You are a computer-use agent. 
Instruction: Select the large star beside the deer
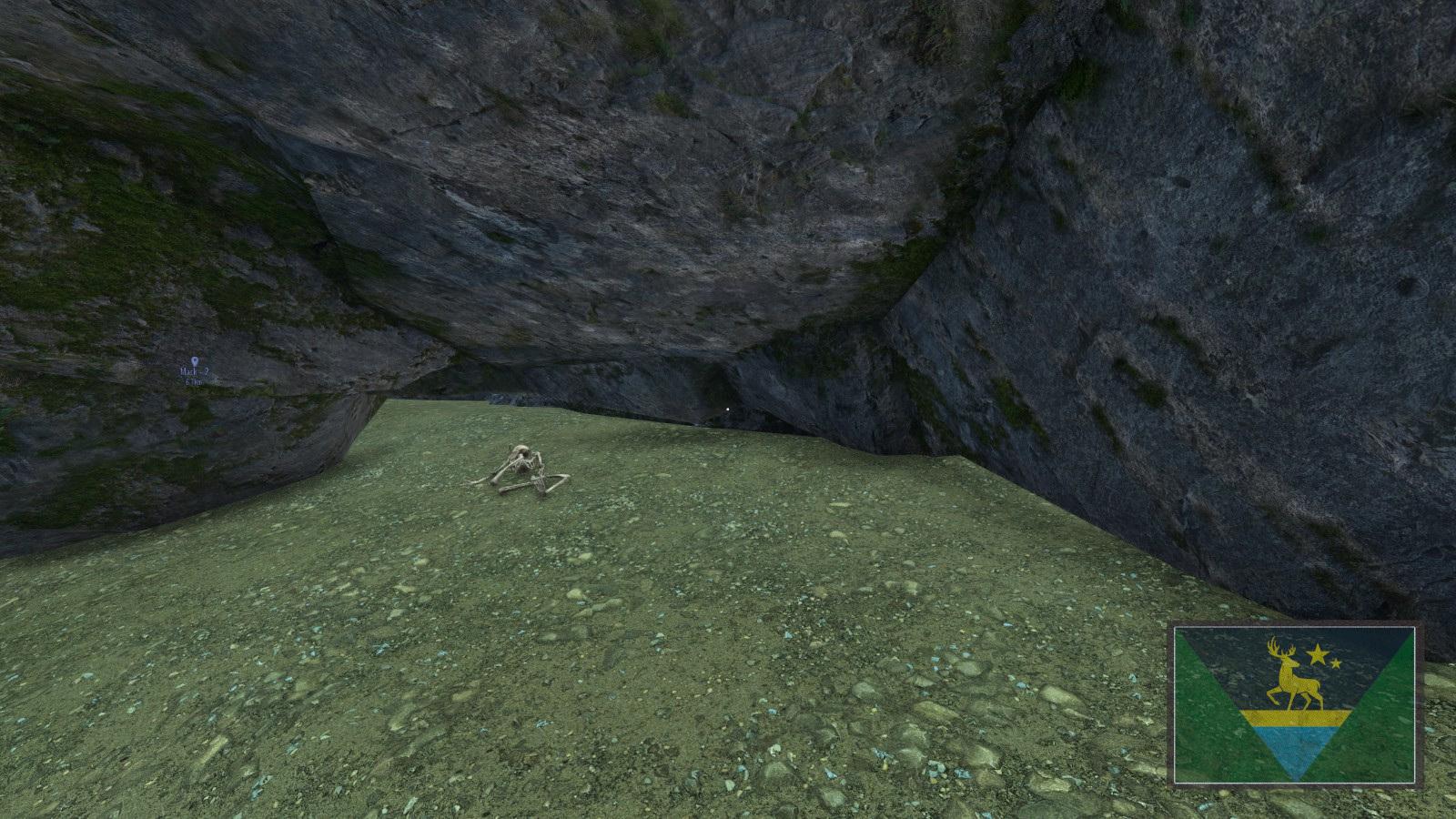(x=1317, y=654)
